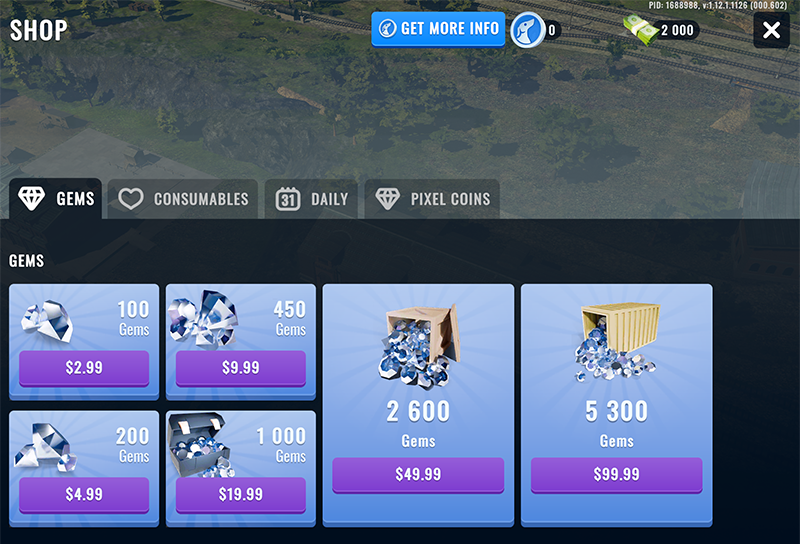Buy 200 gems for $4.99
Screen dimensions: 800x544
tap(84, 494)
